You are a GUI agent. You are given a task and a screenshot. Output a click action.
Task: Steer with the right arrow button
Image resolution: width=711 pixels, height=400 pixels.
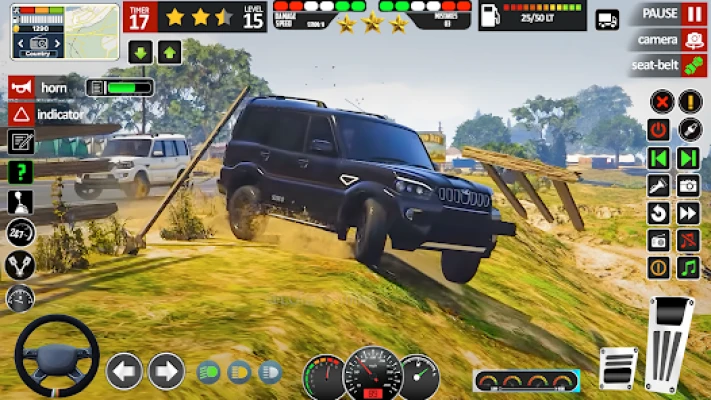point(166,371)
